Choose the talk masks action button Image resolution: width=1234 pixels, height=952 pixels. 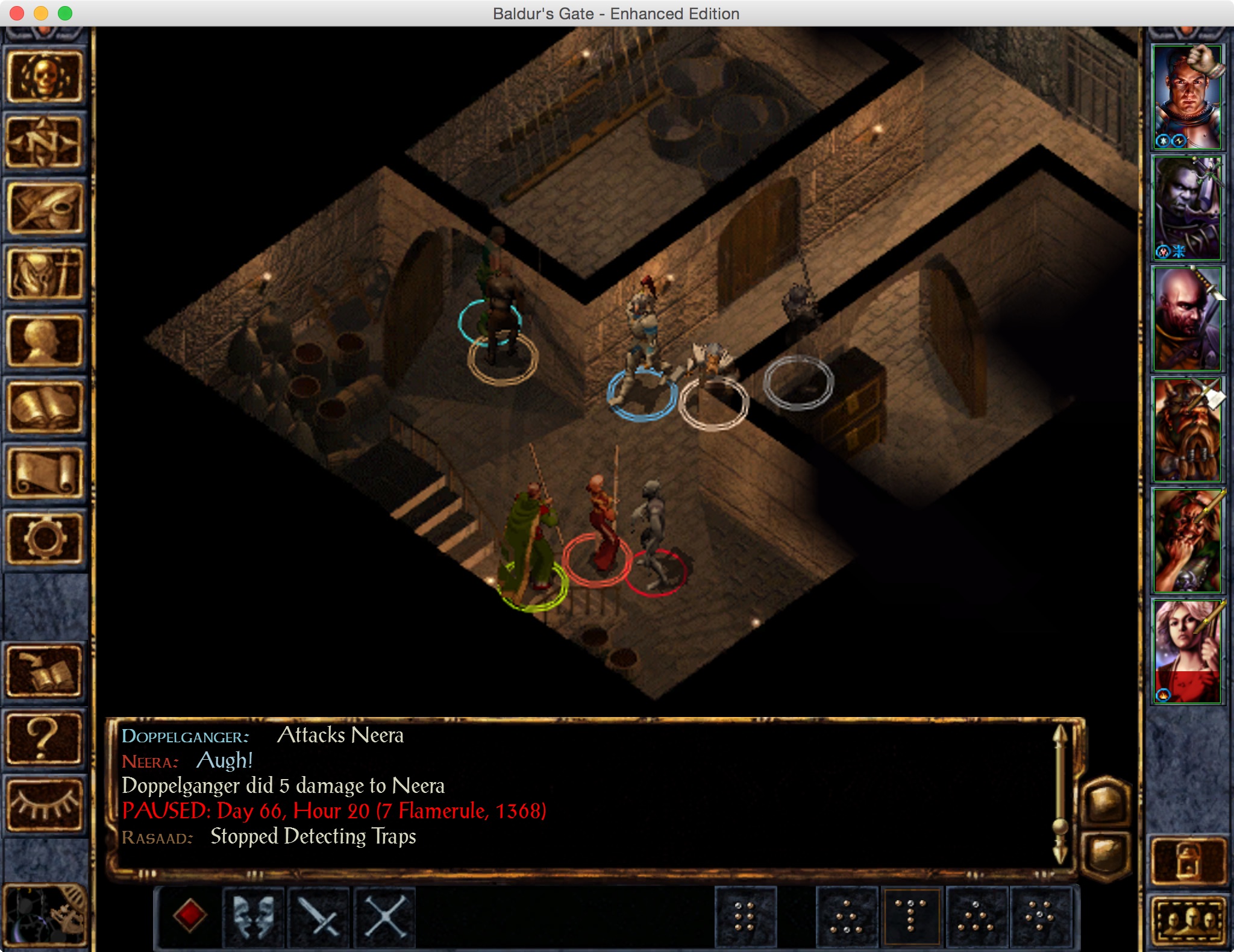click(x=254, y=916)
